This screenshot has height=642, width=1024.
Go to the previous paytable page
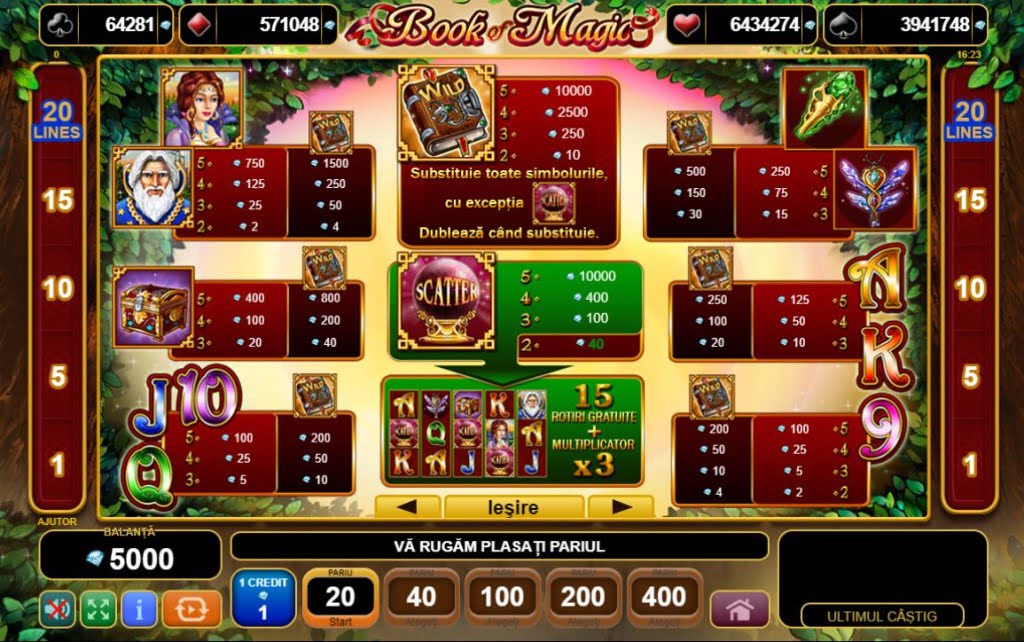(x=405, y=507)
